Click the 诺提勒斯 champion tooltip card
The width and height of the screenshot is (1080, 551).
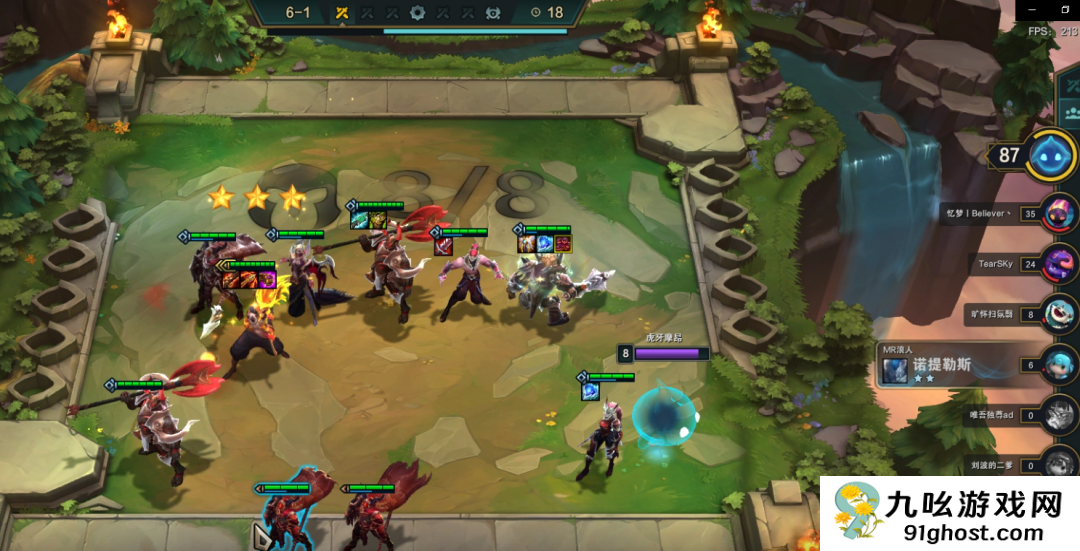tap(925, 365)
